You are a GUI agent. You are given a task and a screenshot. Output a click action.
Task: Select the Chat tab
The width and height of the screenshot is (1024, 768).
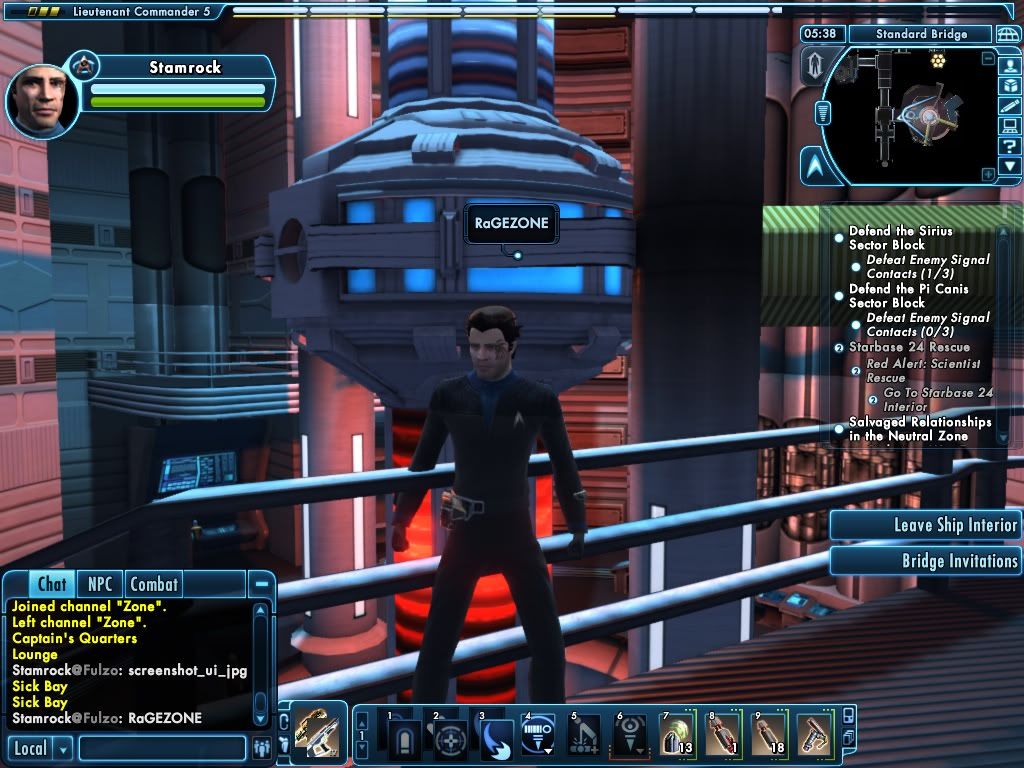tap(51, 584)
